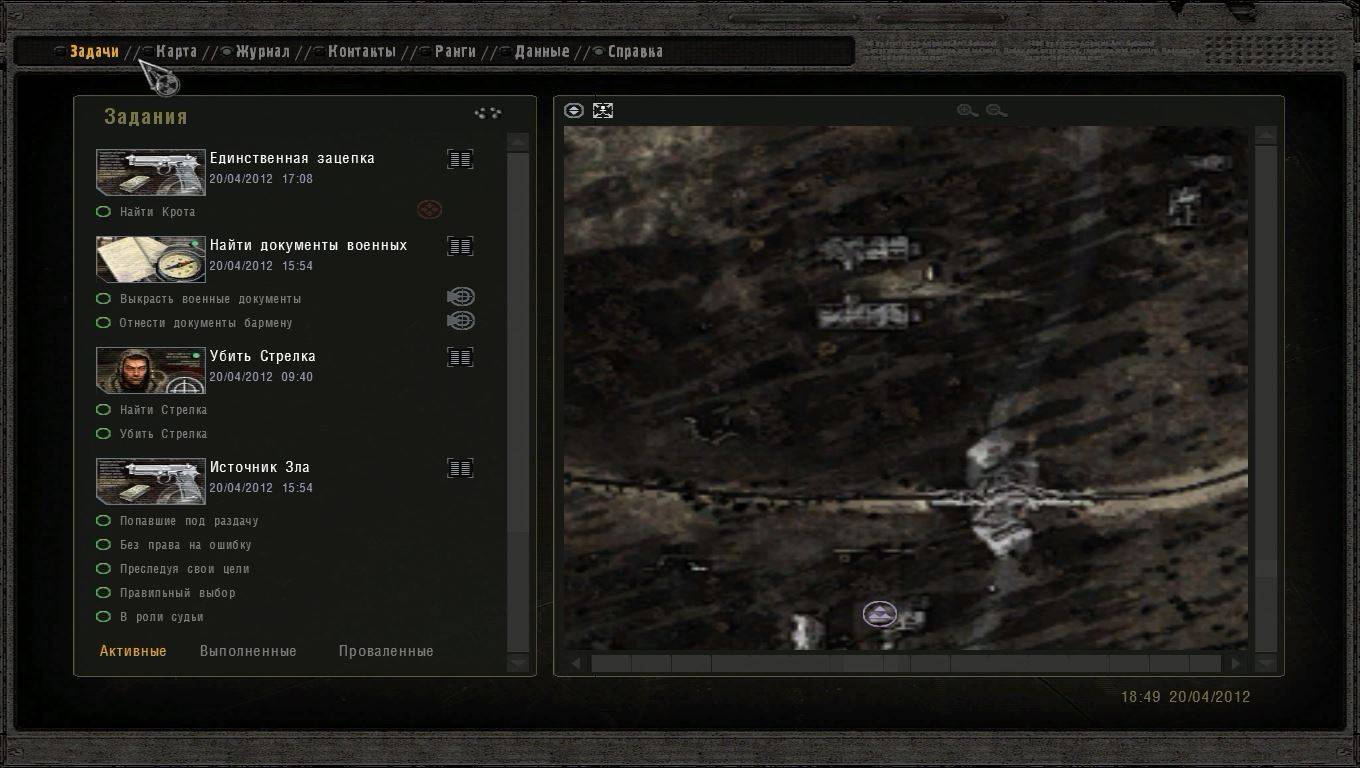Image resolution: width=1360 pixels, height=768 pixels.
Task: Click the Активные tasks filter
Action: pyautogui.click(x=133, y=651)
